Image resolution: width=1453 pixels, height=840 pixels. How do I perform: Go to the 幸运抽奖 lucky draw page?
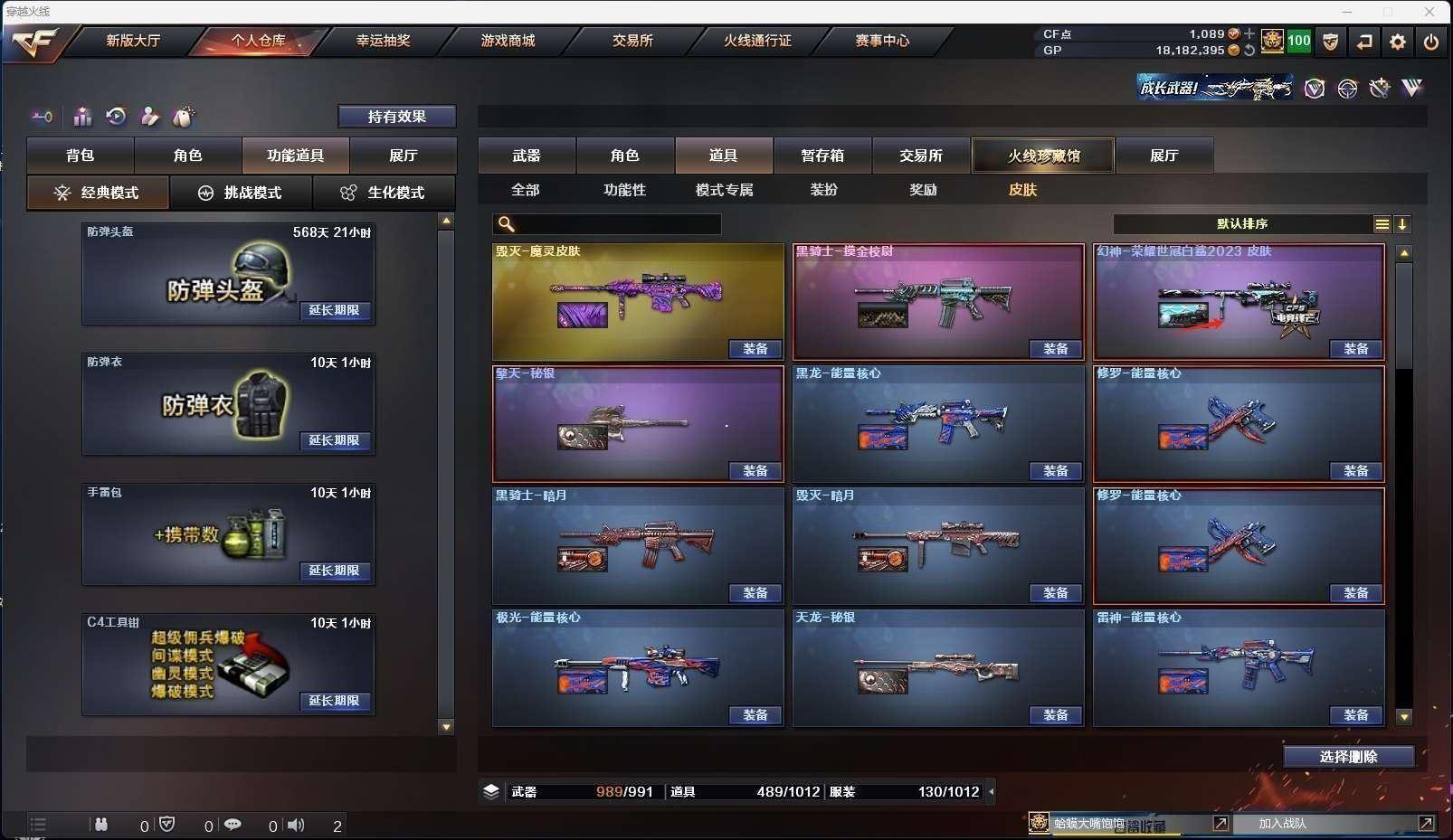[383, 41]
